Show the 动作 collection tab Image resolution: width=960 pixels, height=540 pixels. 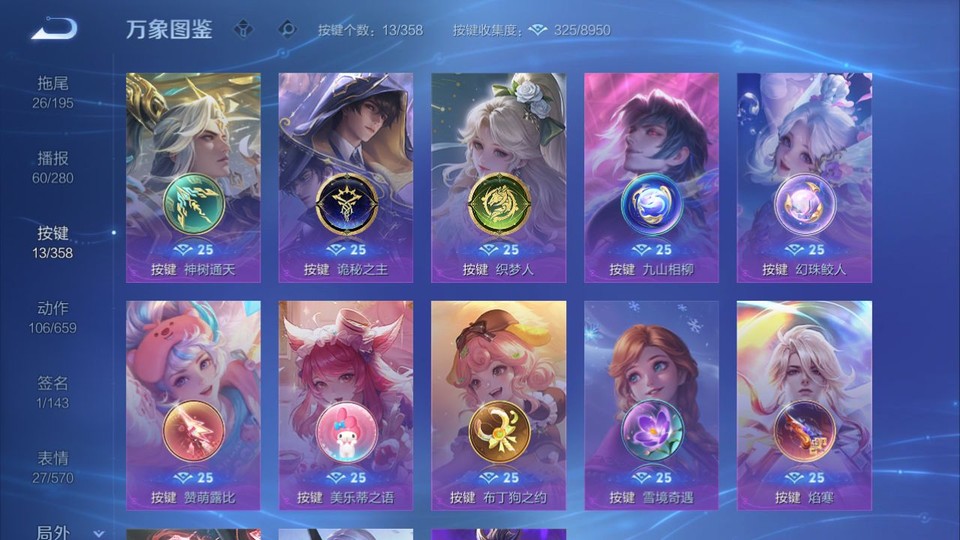point(54,317)
